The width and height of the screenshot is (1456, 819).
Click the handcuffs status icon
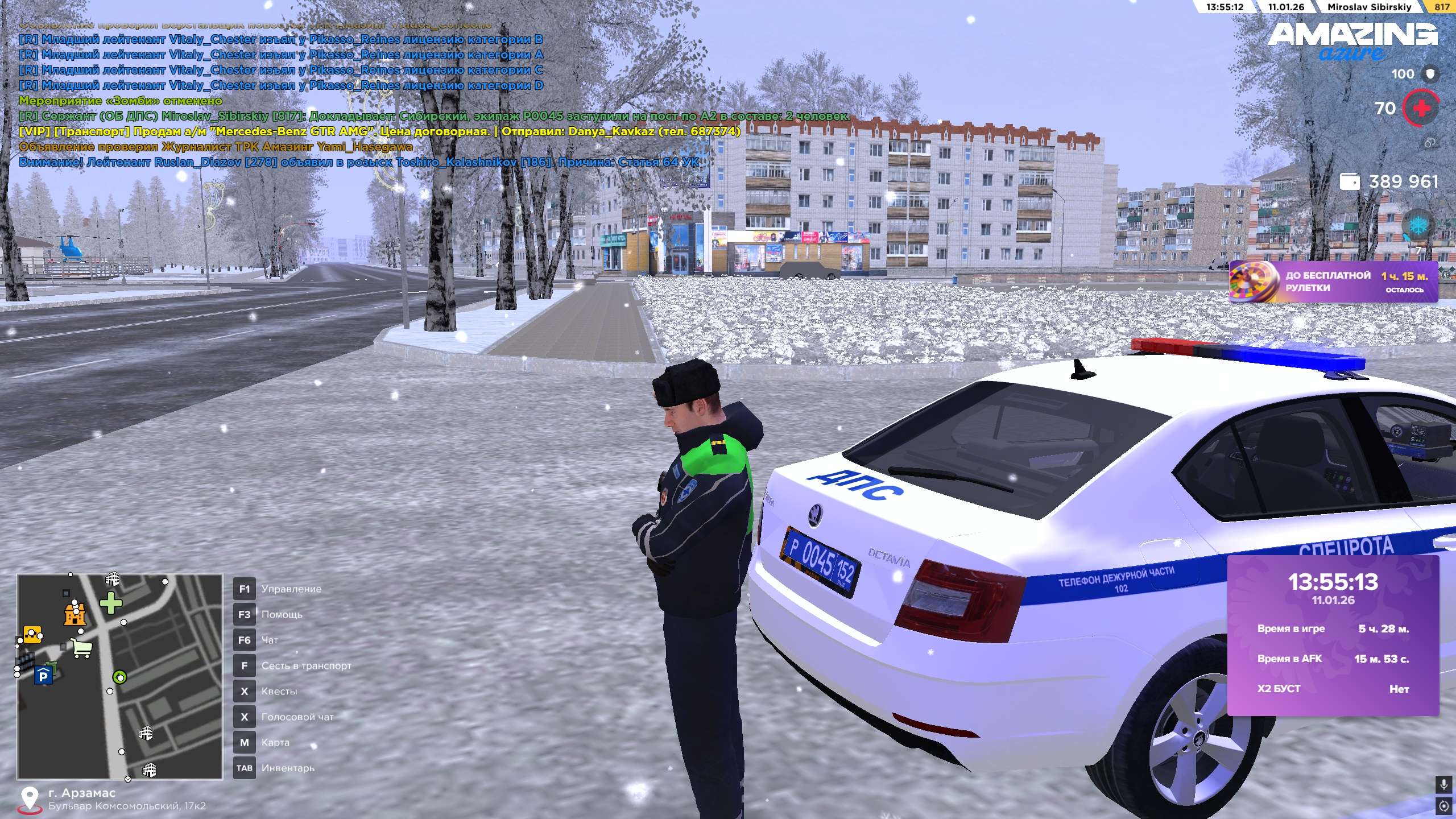(1430, 143)
